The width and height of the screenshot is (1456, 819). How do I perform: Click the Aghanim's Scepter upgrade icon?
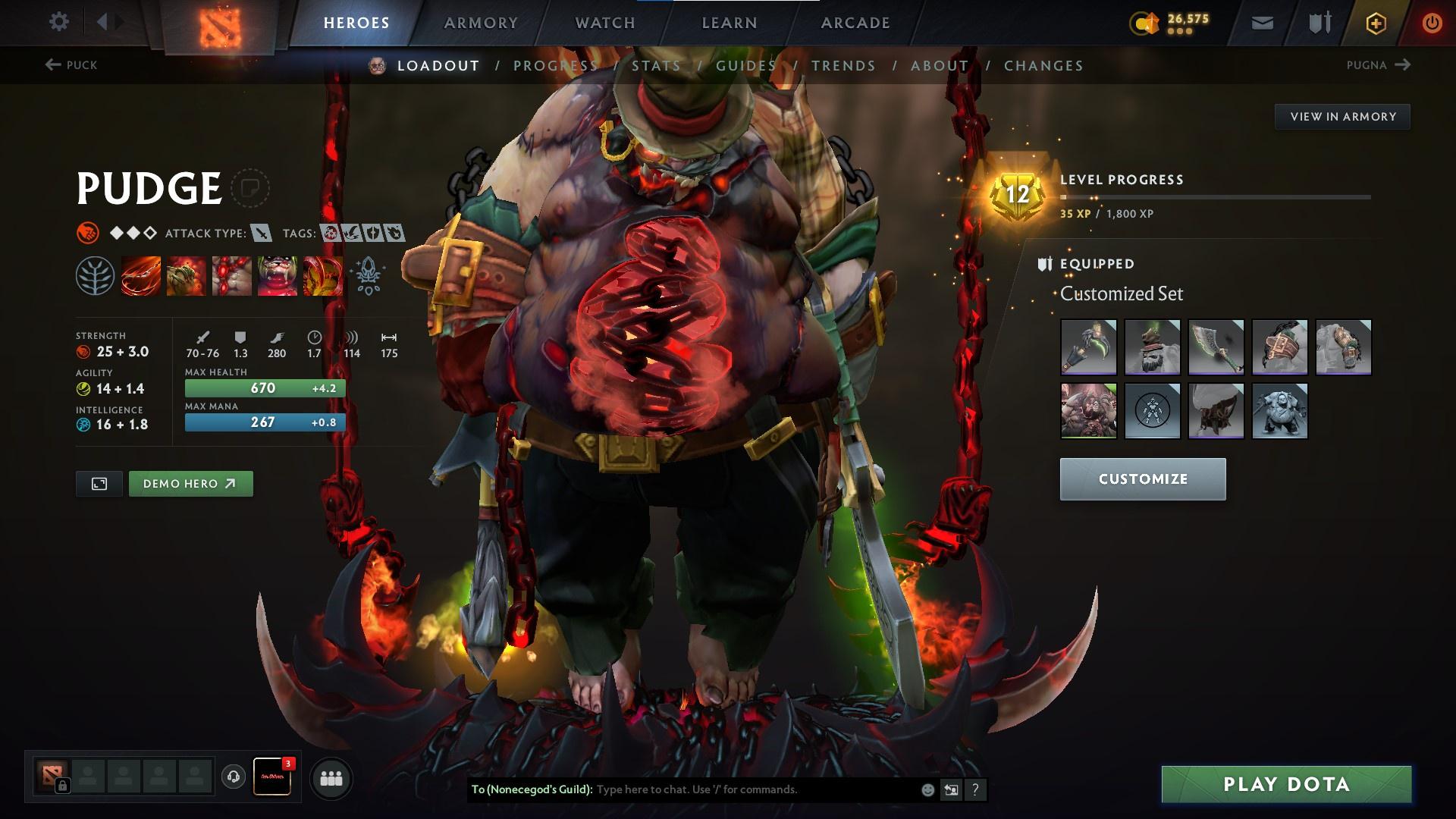pyautogui.click(x=368, y=277)
